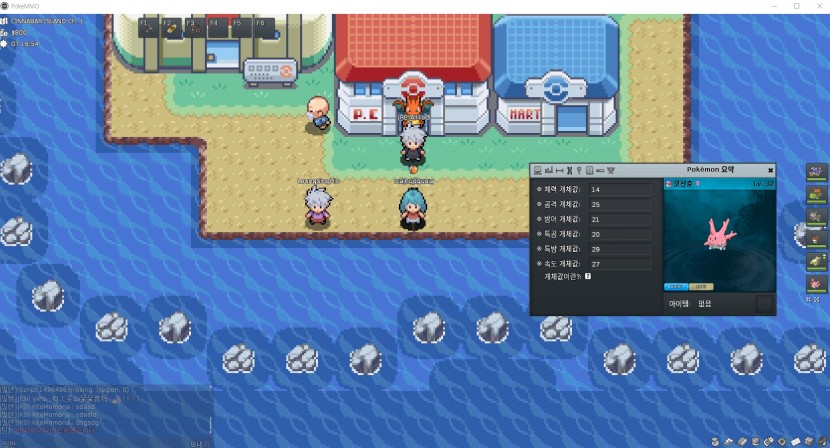Image resolution: width=830 pixels, height=448 pixels.
Task: Choose the last Pokémon in party sidebar
Action: 816,283
